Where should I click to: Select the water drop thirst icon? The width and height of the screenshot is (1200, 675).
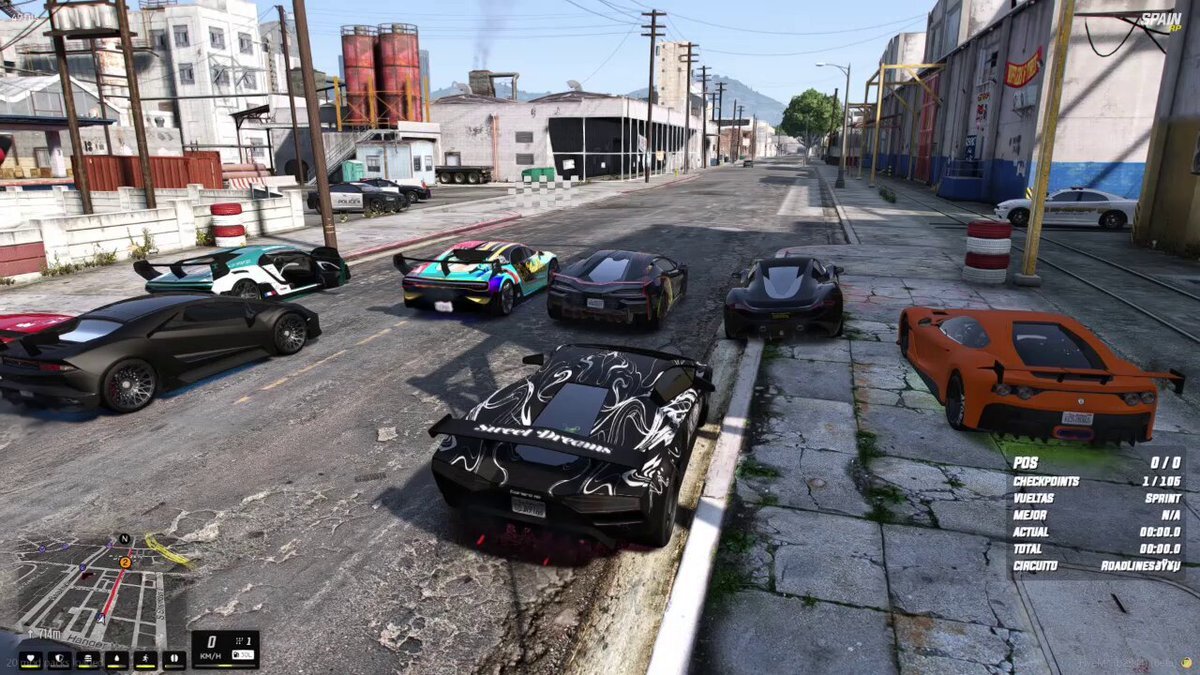point(117,660)
